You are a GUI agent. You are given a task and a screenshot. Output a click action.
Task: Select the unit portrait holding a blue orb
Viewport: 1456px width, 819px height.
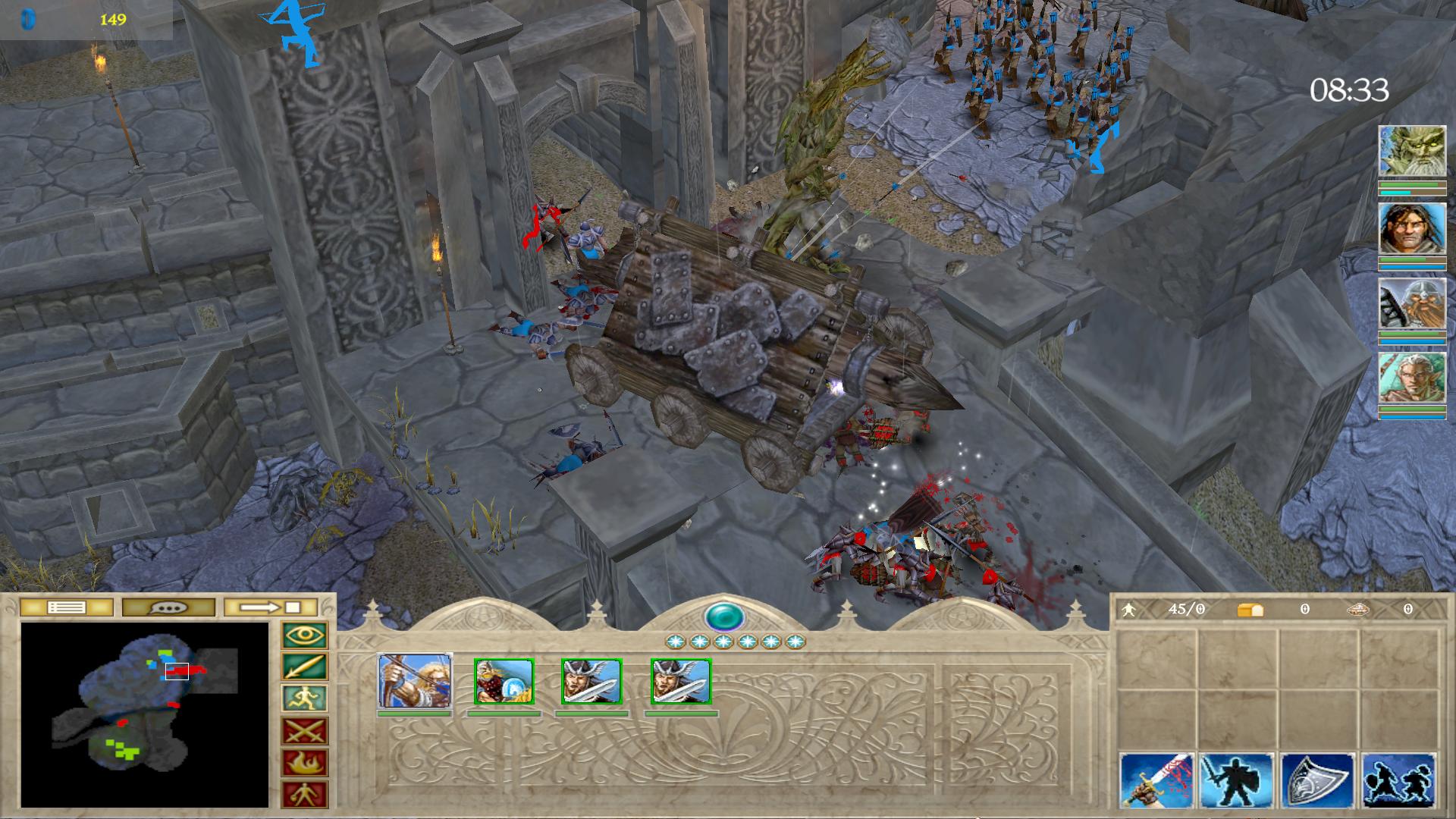(504, 681)
